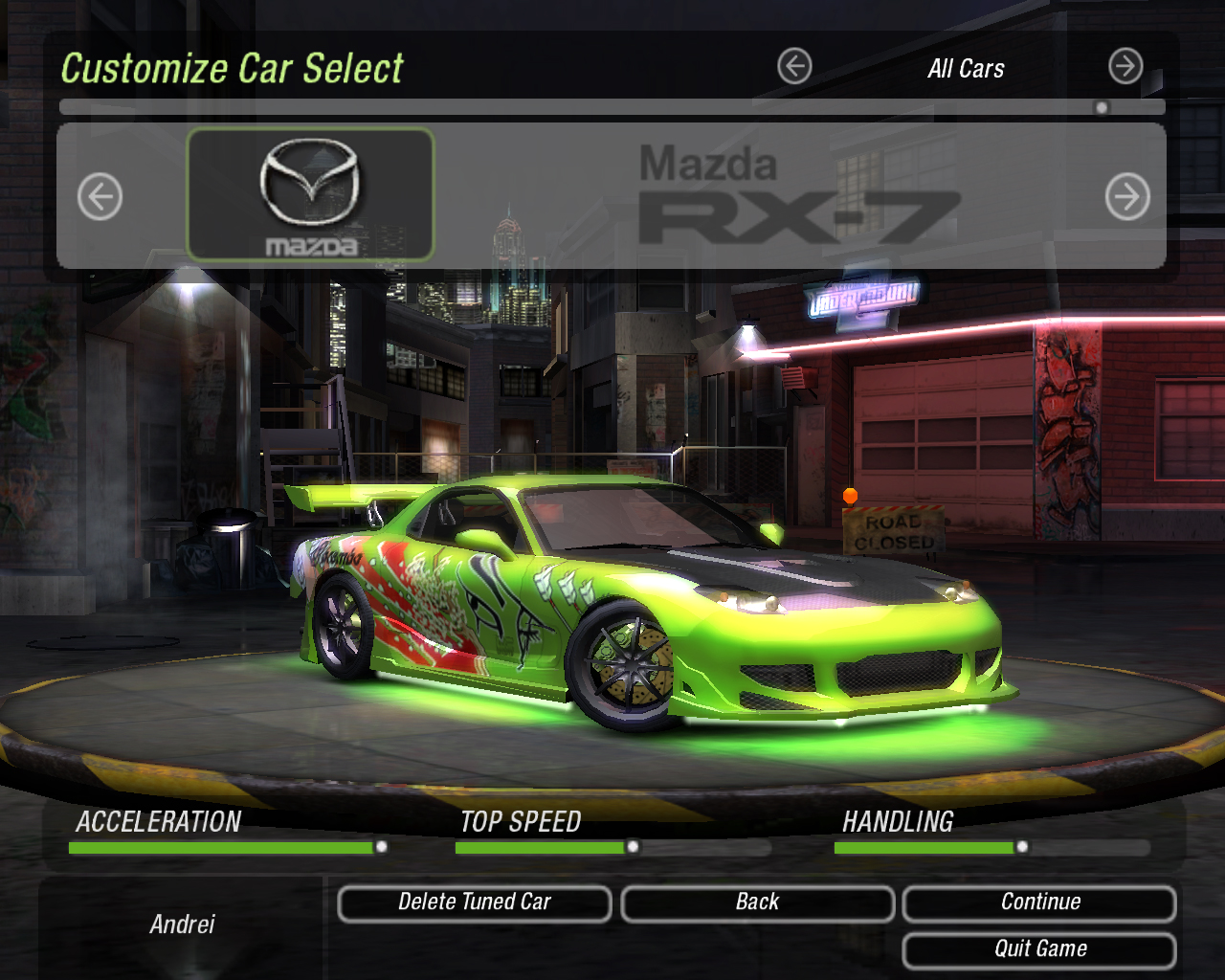Continue with the selected Mazda RX-7
The height and width of the screenshot is (980, 1225).
coord(1039,903)
